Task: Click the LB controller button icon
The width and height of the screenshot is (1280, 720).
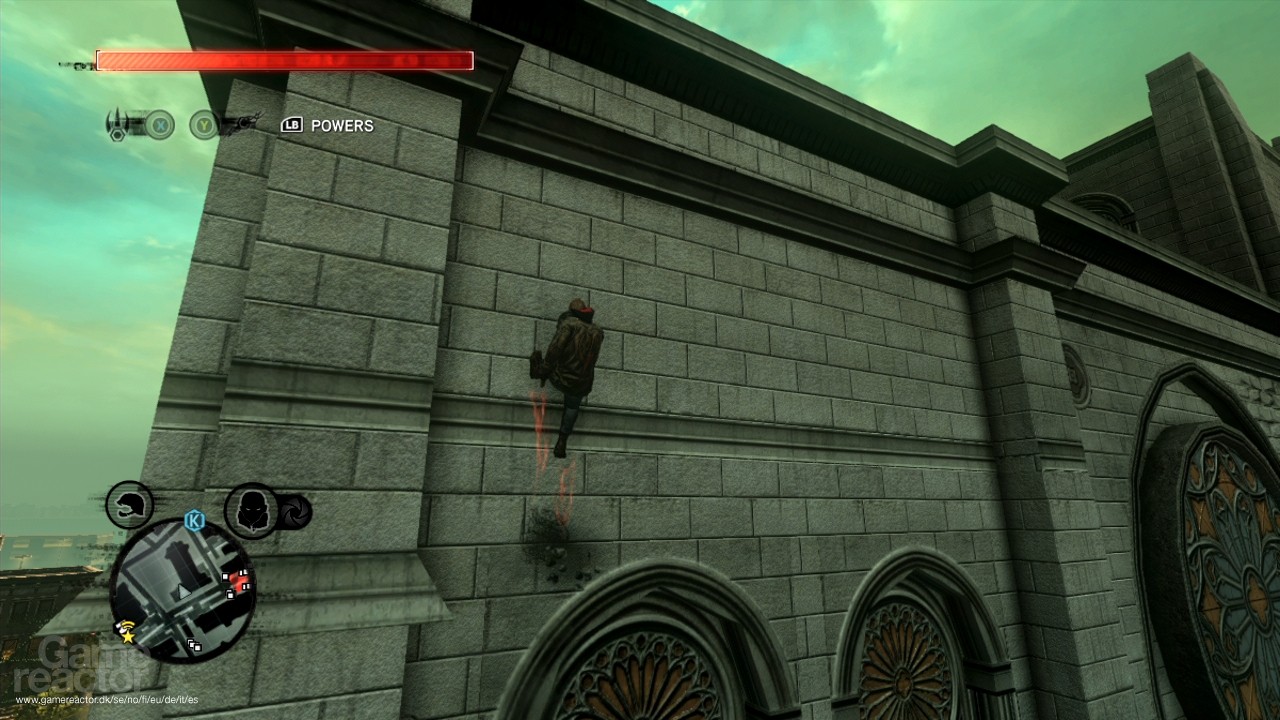Action: pyautogui.click(x=291, y=126)
